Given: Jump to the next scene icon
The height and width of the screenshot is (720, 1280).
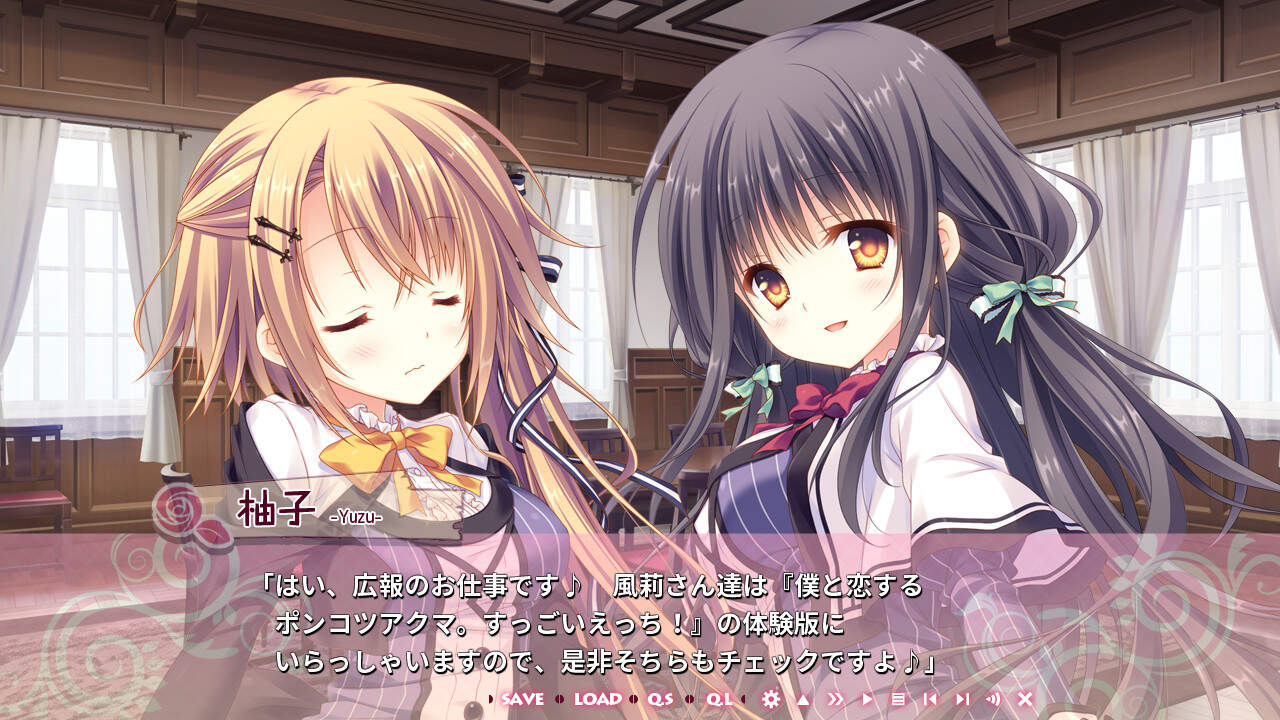Looking at the screenshot, I should pyautogui.click(x=962, y=699).
